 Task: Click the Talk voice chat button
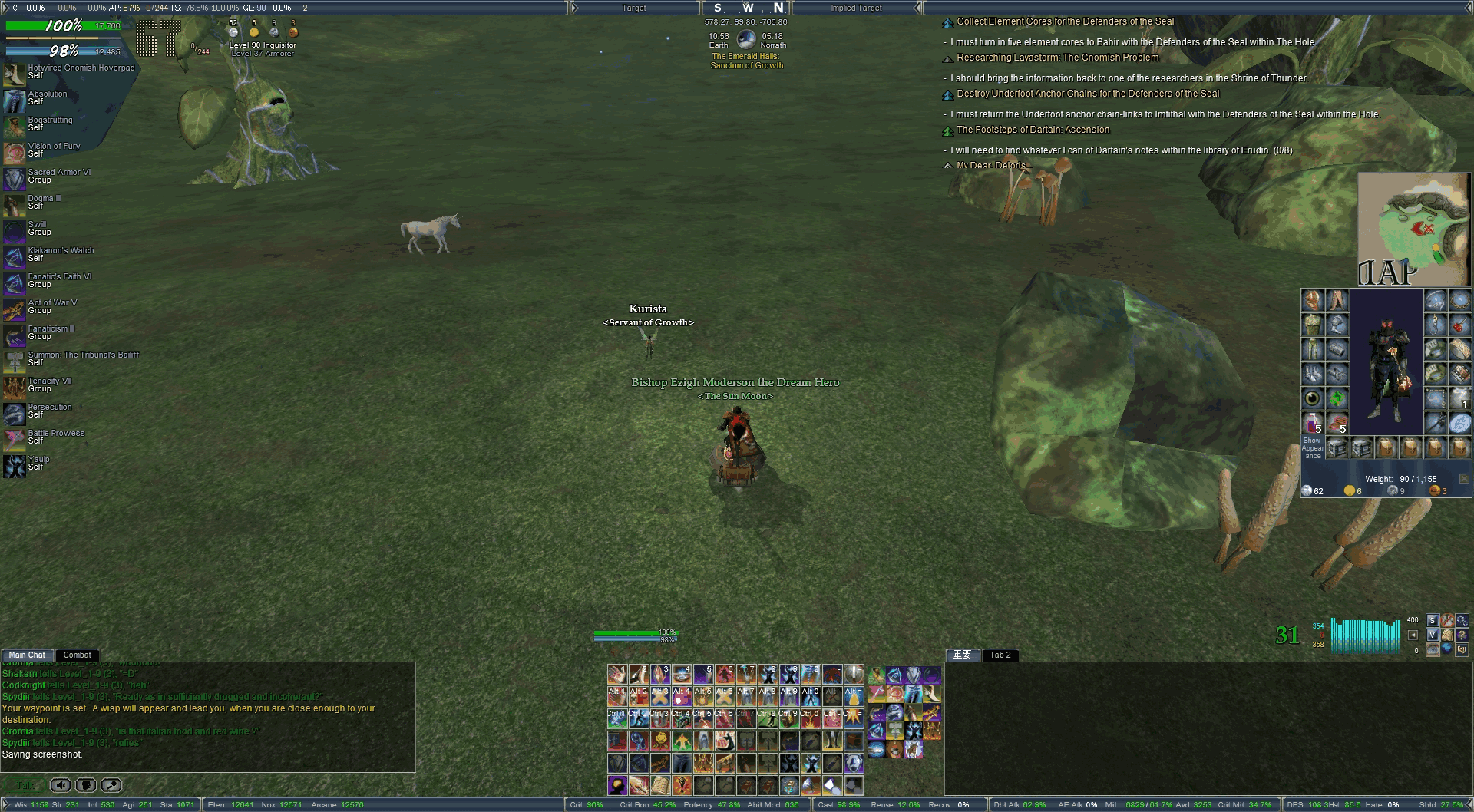pos(25,785)
